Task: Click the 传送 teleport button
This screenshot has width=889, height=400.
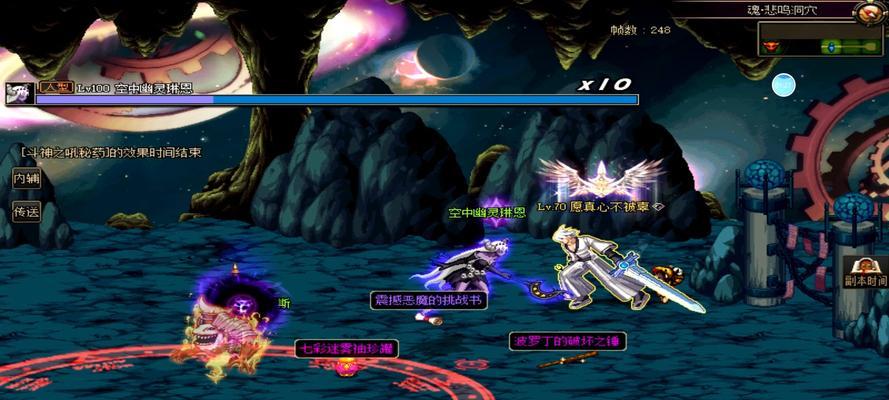Action: point(25,211)
